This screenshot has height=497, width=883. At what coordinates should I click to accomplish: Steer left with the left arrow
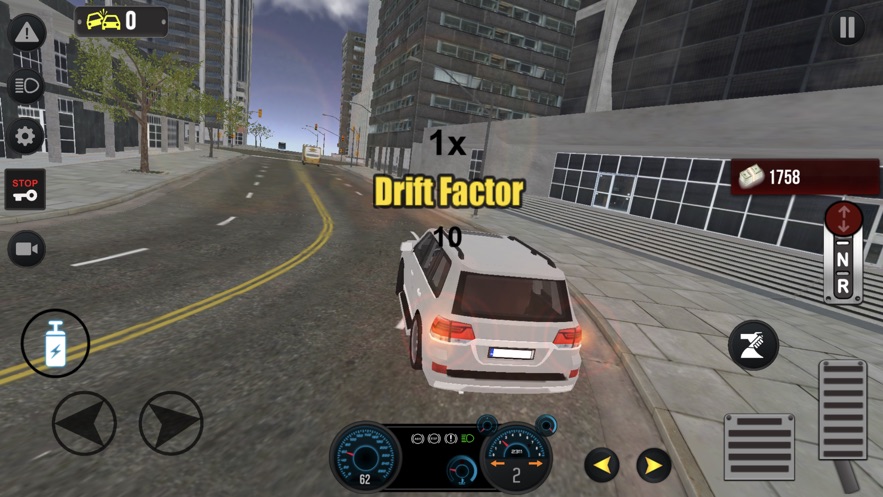(84, 423)
